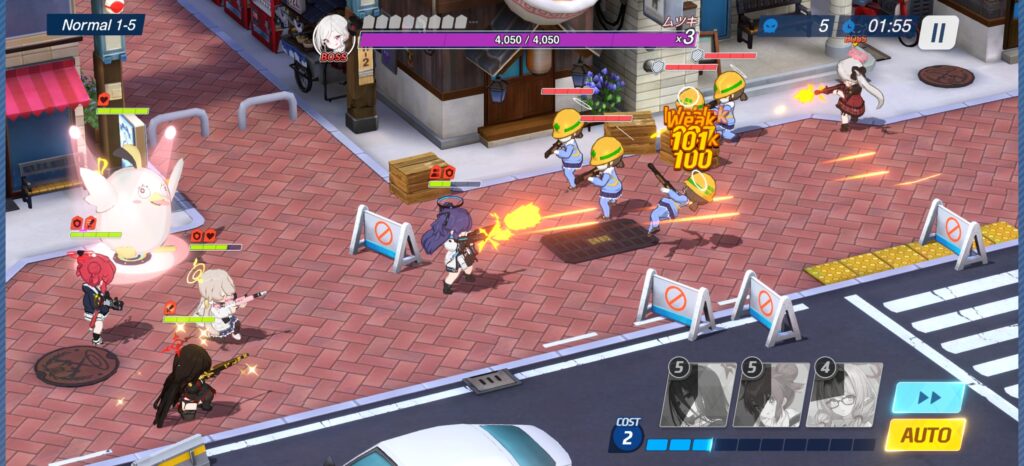Pick the skill card of the girl with the hair bun
This screenshot has width=1024, height=466.
click(772, 395)
